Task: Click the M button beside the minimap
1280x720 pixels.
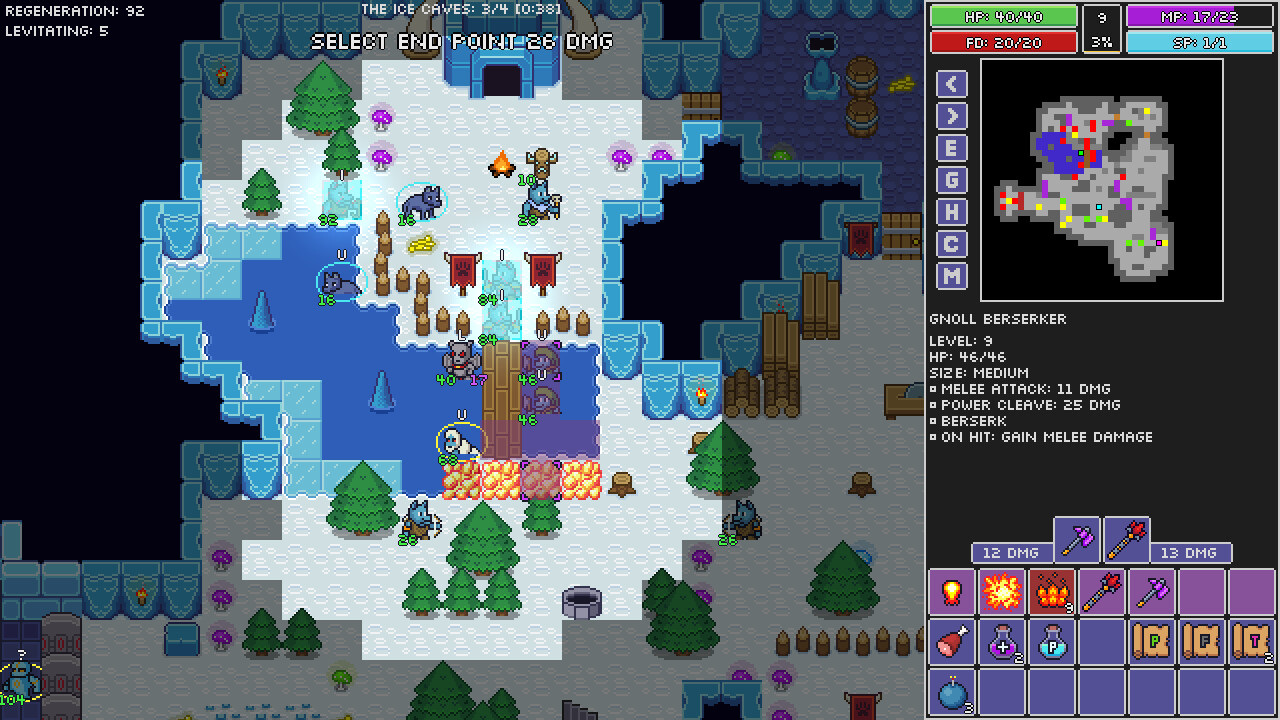Action: click(951, 276)
